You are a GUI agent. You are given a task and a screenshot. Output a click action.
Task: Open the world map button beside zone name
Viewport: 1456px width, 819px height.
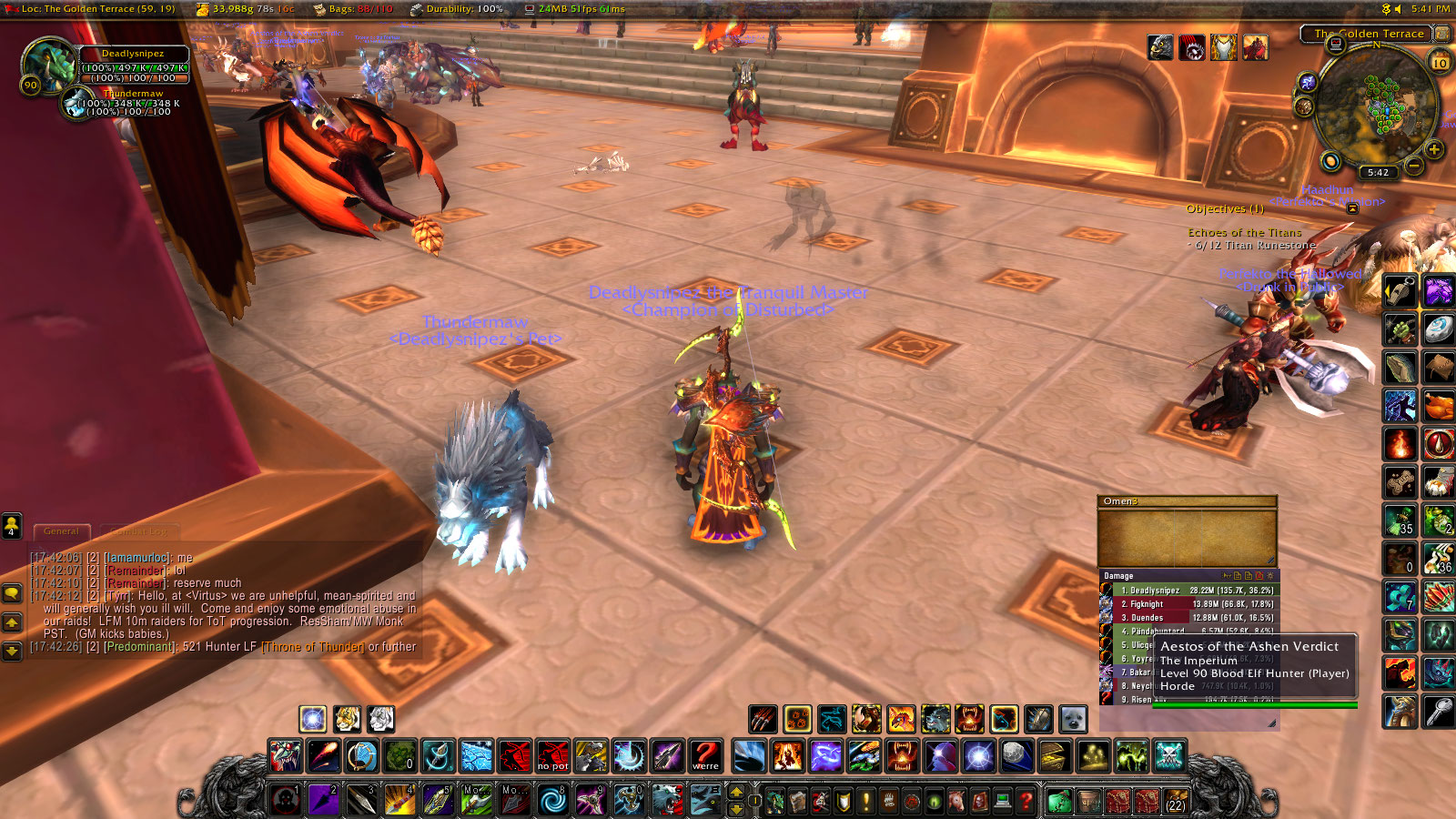click(x=1442, y=34)
